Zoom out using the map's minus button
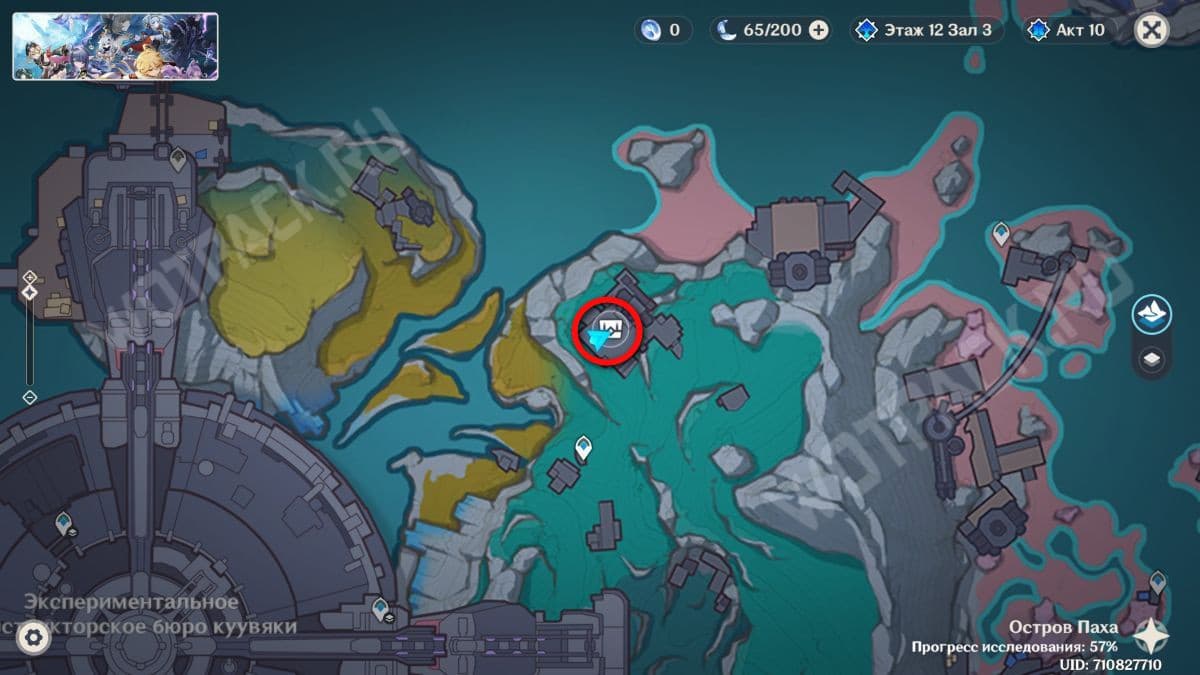 pyautogui.click(x=30, y=397)
